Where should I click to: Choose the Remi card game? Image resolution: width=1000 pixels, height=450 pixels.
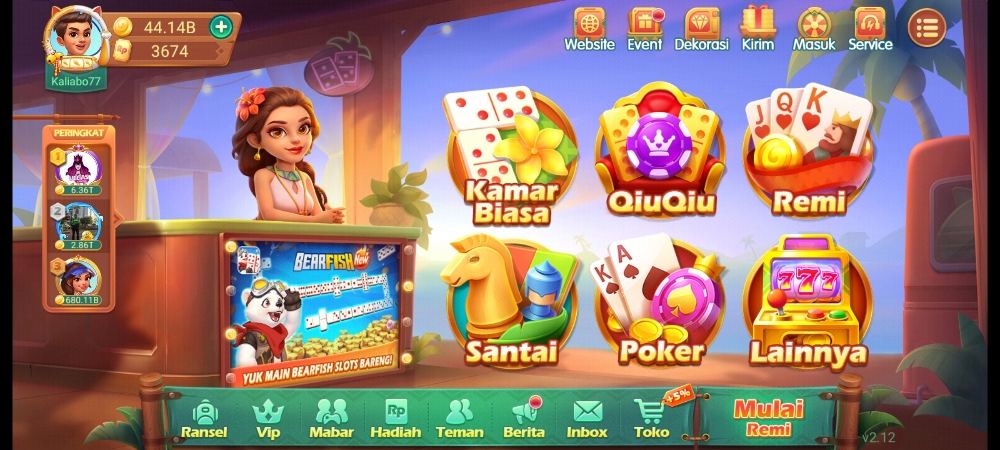click(807, 153)
